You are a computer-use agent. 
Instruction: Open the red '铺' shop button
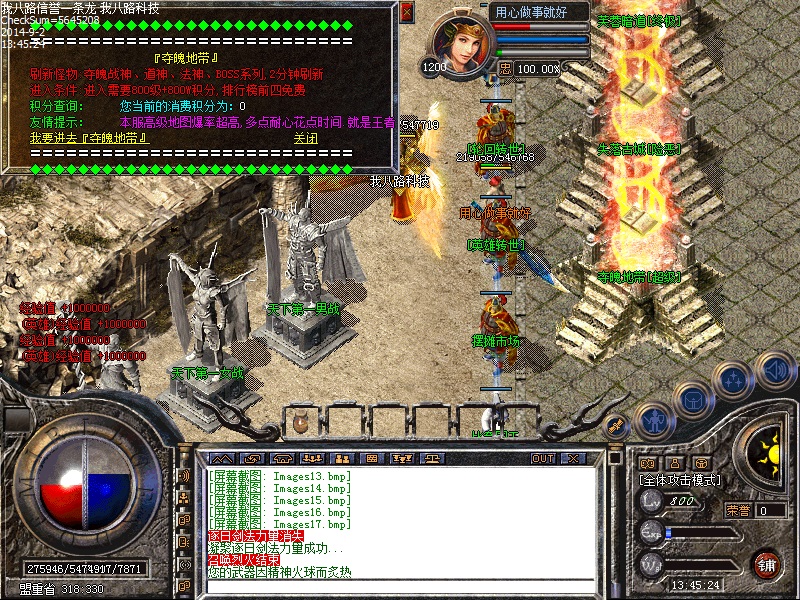pyautogui.click(x=767, y=563)
